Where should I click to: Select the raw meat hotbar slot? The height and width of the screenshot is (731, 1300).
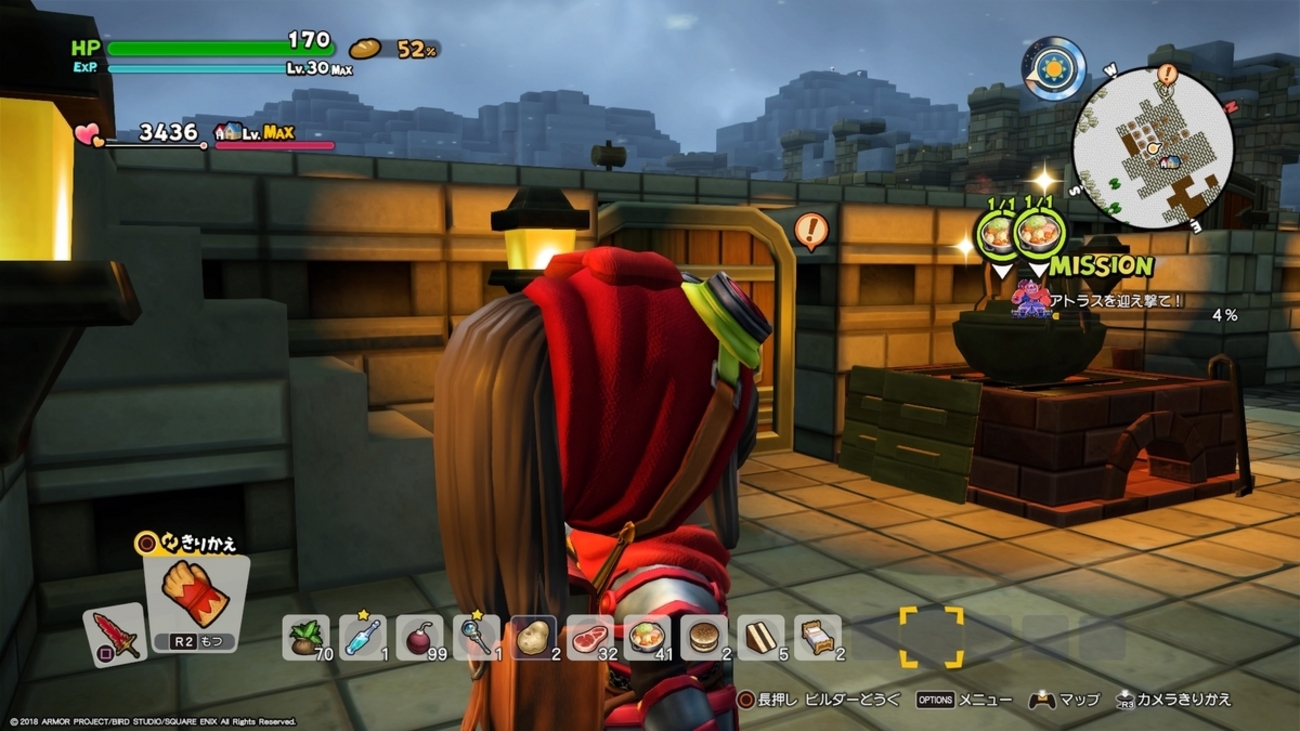point(590,637)
